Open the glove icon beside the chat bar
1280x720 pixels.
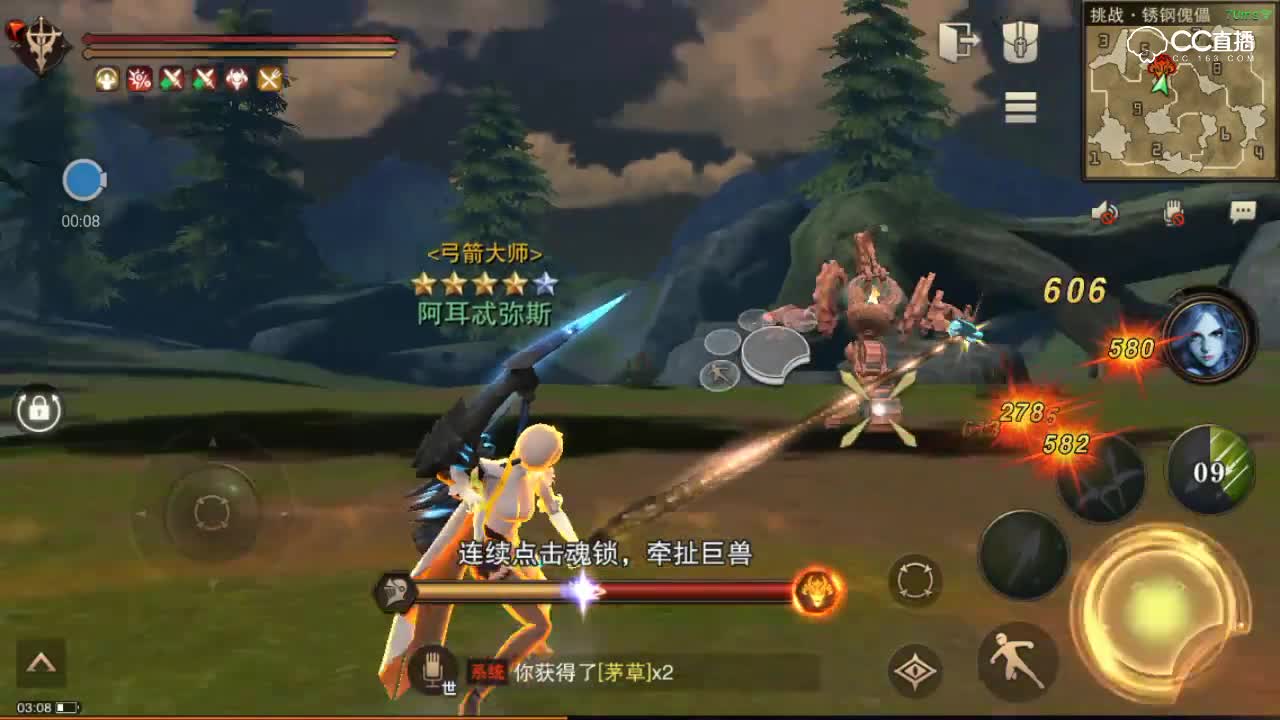tap(434, 672)
